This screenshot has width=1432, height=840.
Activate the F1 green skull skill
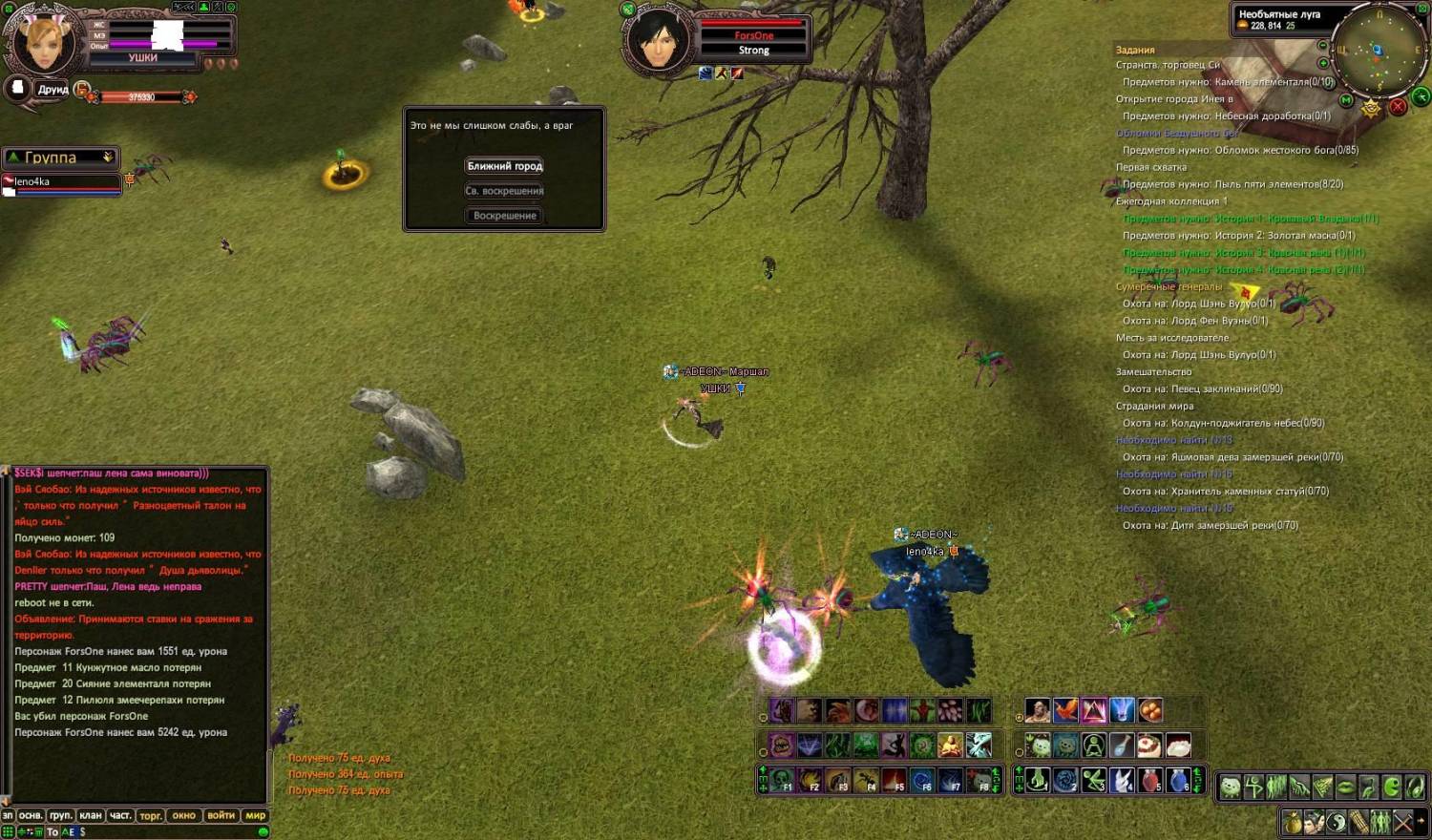coord(782,780)
